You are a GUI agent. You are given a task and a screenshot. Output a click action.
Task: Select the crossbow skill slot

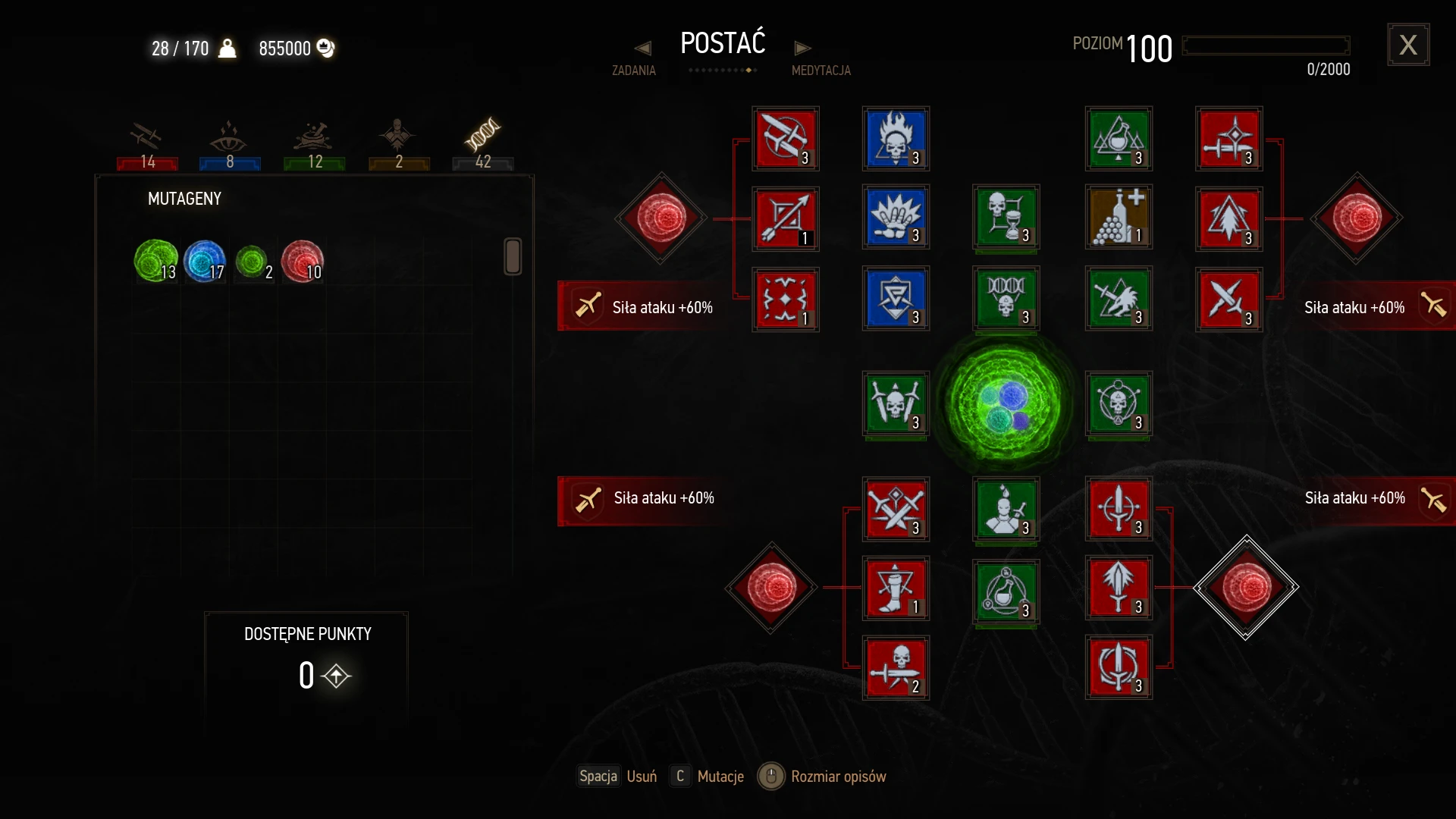tap(786, 139)
